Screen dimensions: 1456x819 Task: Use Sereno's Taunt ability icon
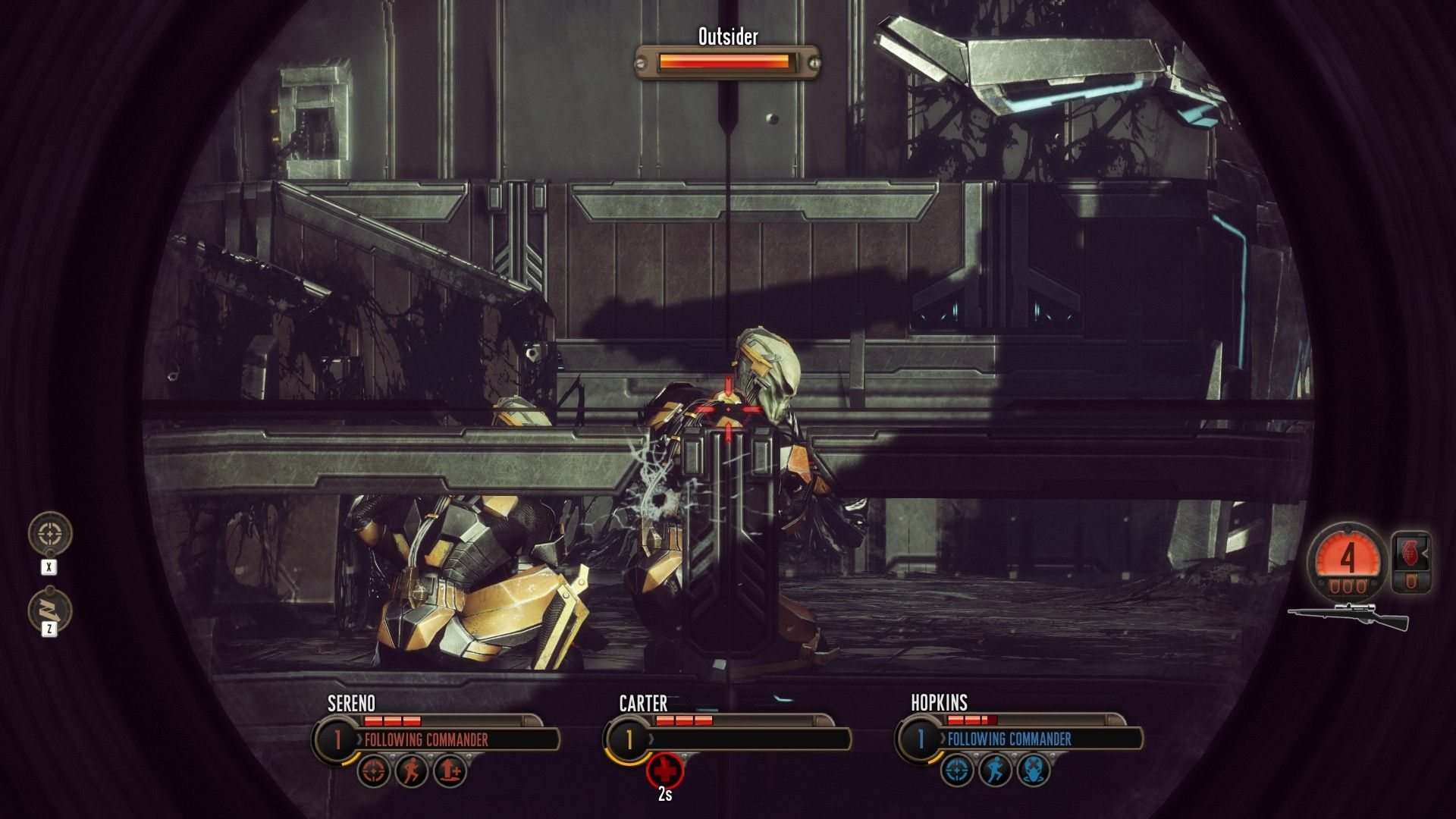pos(450,770)
